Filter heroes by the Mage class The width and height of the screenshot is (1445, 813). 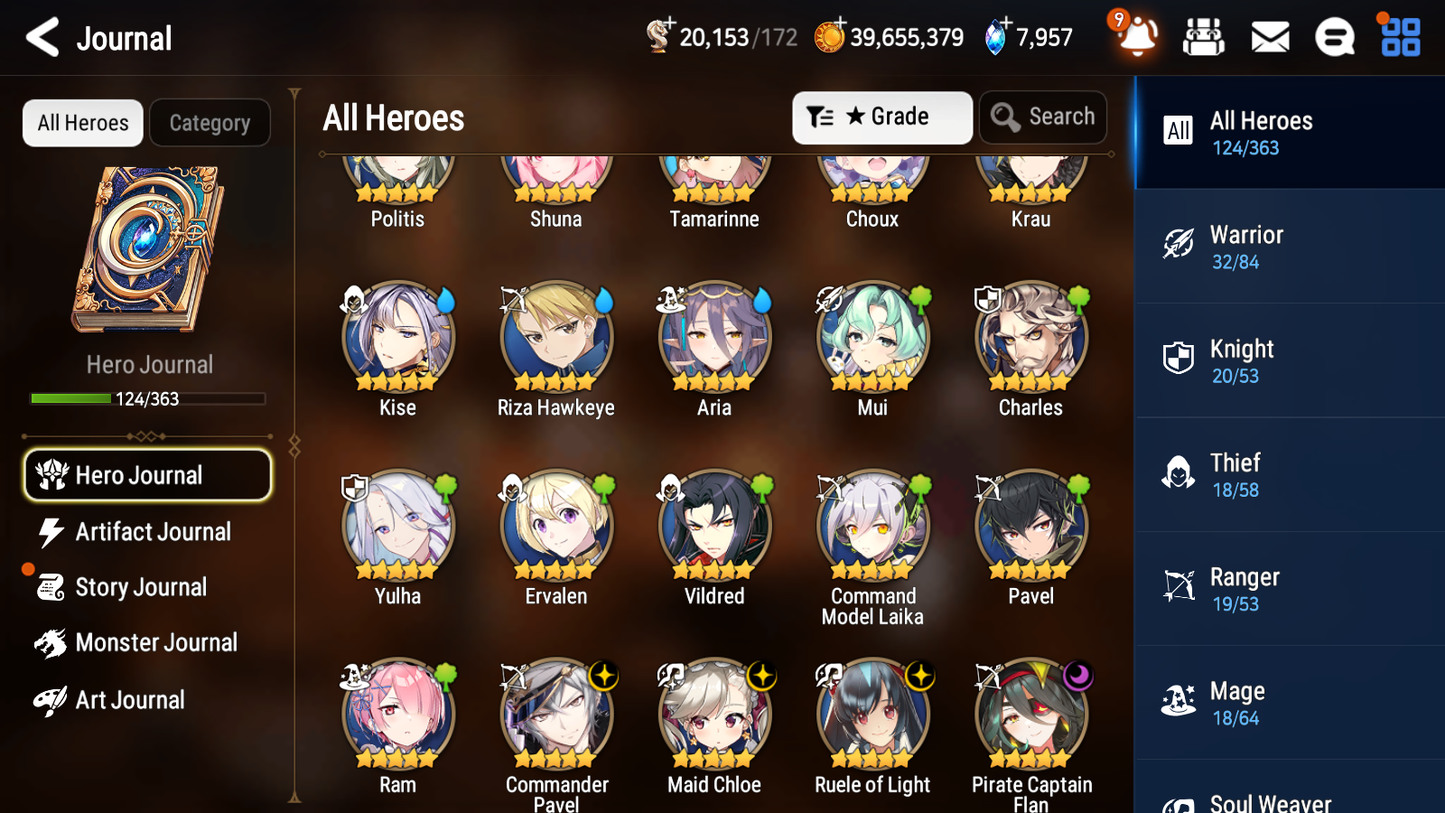point(1289,701)
